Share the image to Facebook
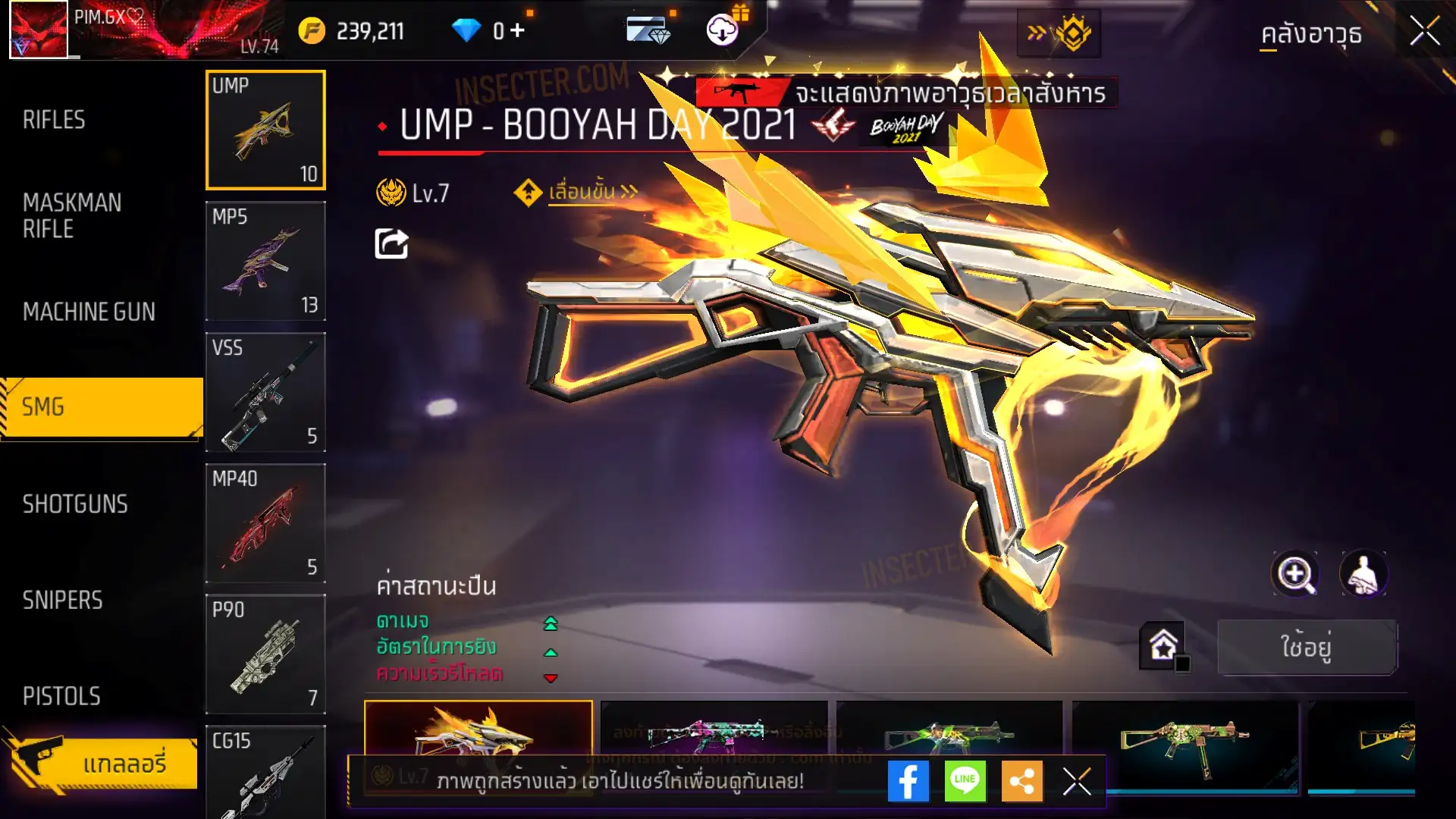 [908, 781]
